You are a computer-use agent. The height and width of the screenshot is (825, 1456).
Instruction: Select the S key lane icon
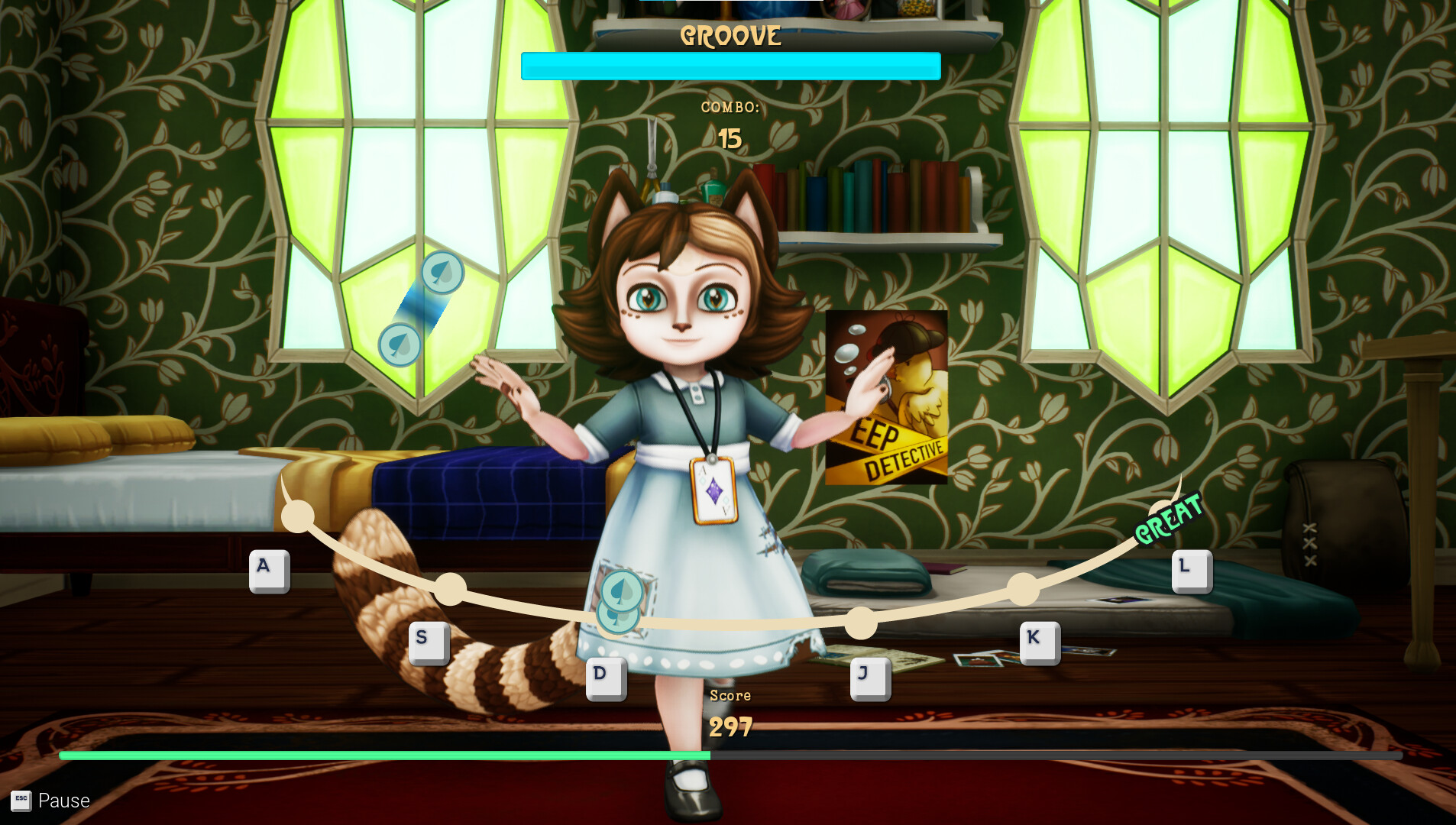428,642
